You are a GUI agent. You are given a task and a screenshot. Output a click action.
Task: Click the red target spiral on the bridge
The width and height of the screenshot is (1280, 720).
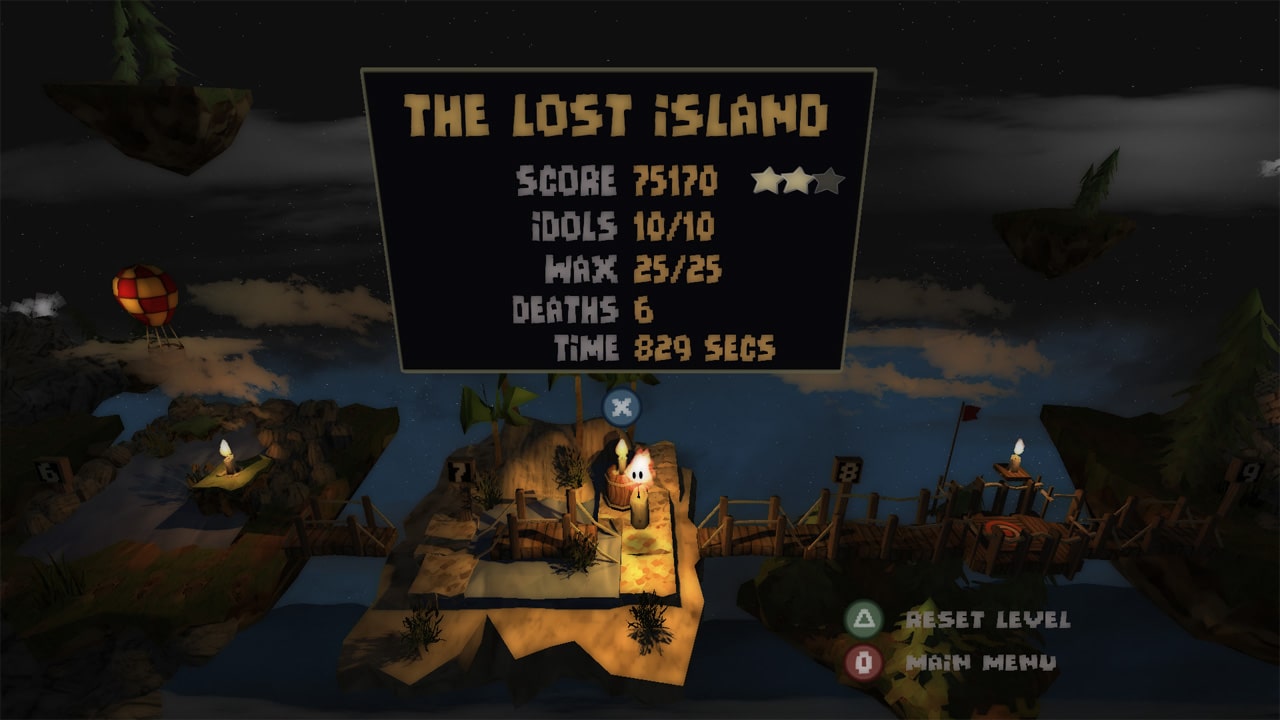1003,530
